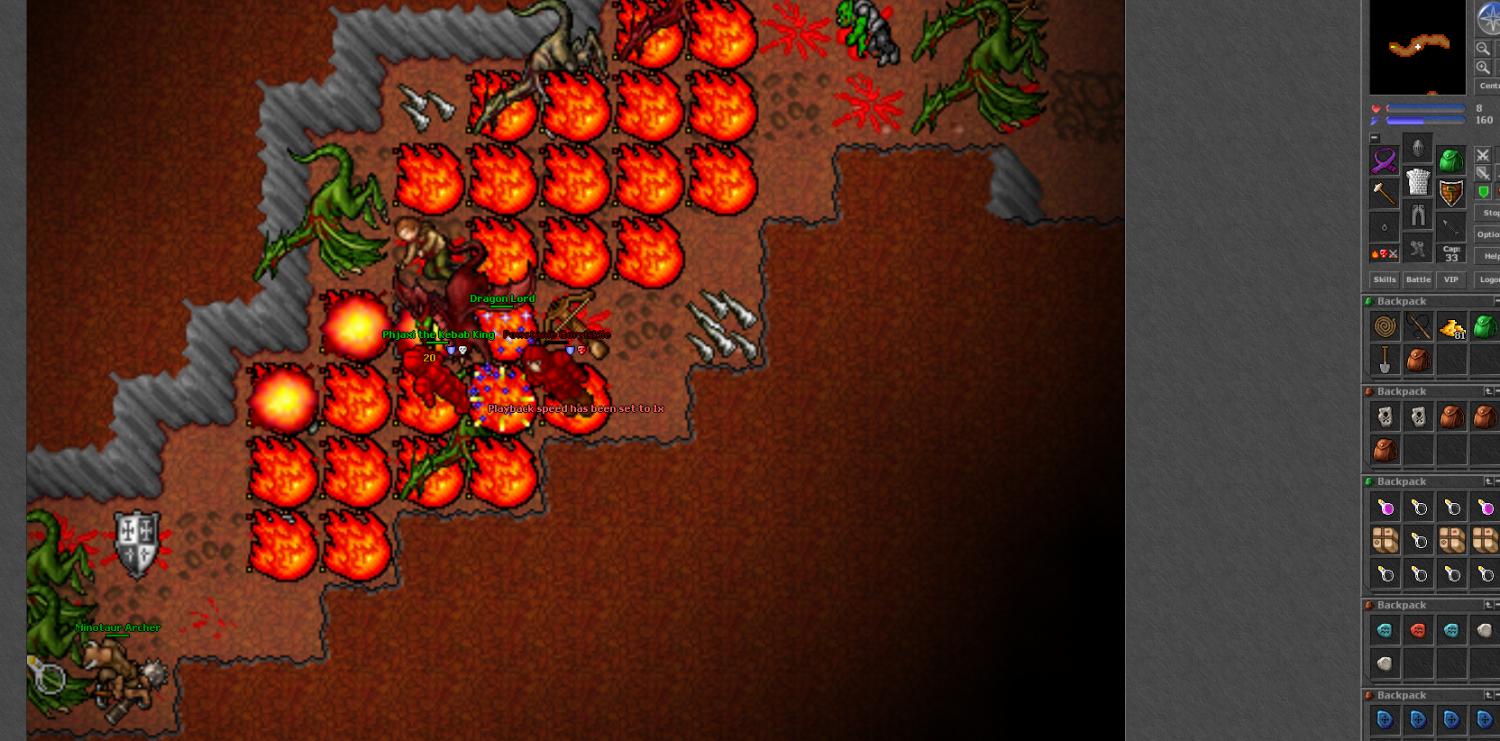The height and width of the screenshot is (741, 1500).
Task: Select the fishing rod item
Action: click(1418, 326)
